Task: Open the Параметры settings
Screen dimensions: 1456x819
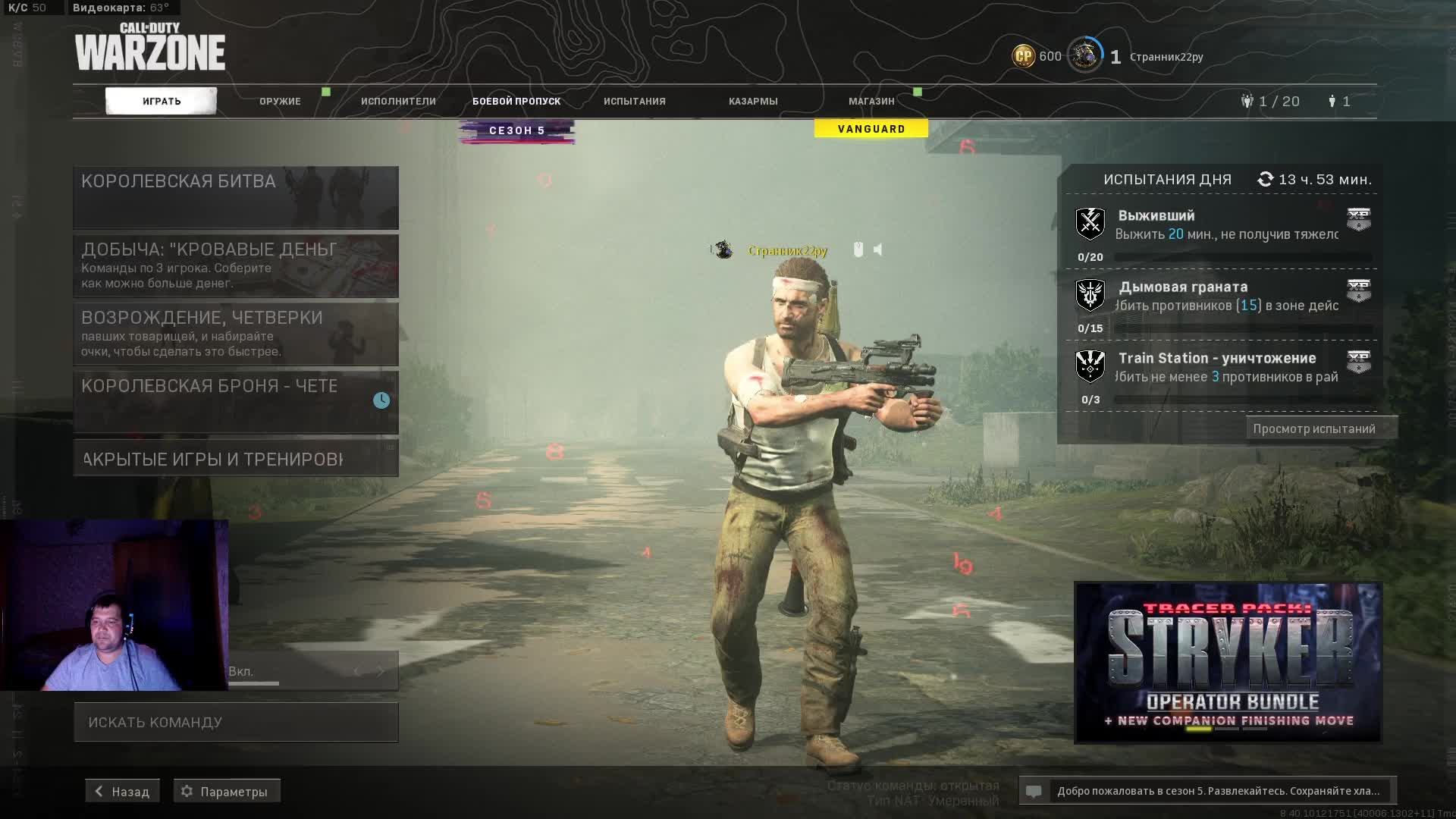Action: coord(227,791)
